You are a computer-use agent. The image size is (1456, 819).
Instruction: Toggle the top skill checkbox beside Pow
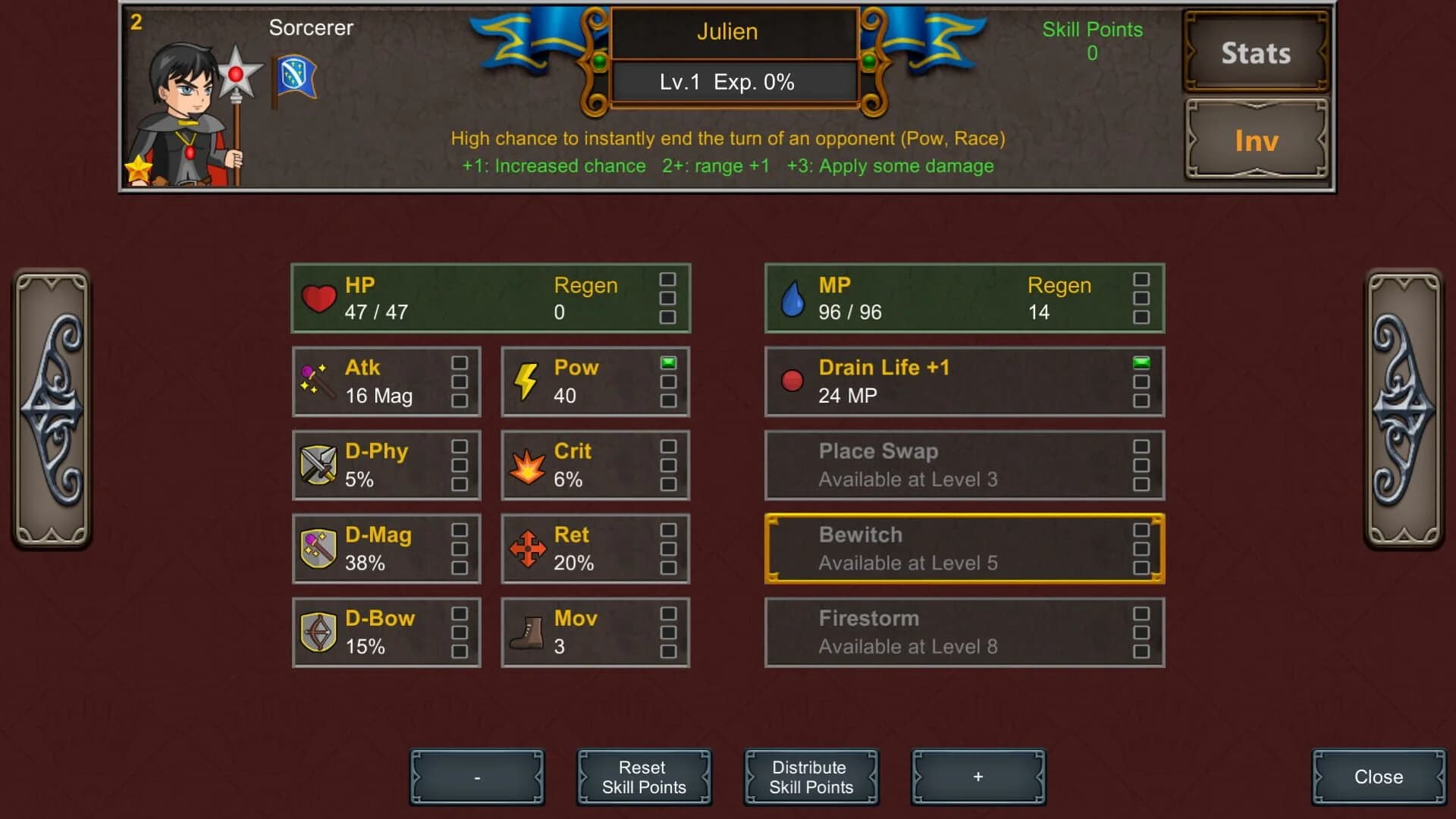(x=667, y=362)
